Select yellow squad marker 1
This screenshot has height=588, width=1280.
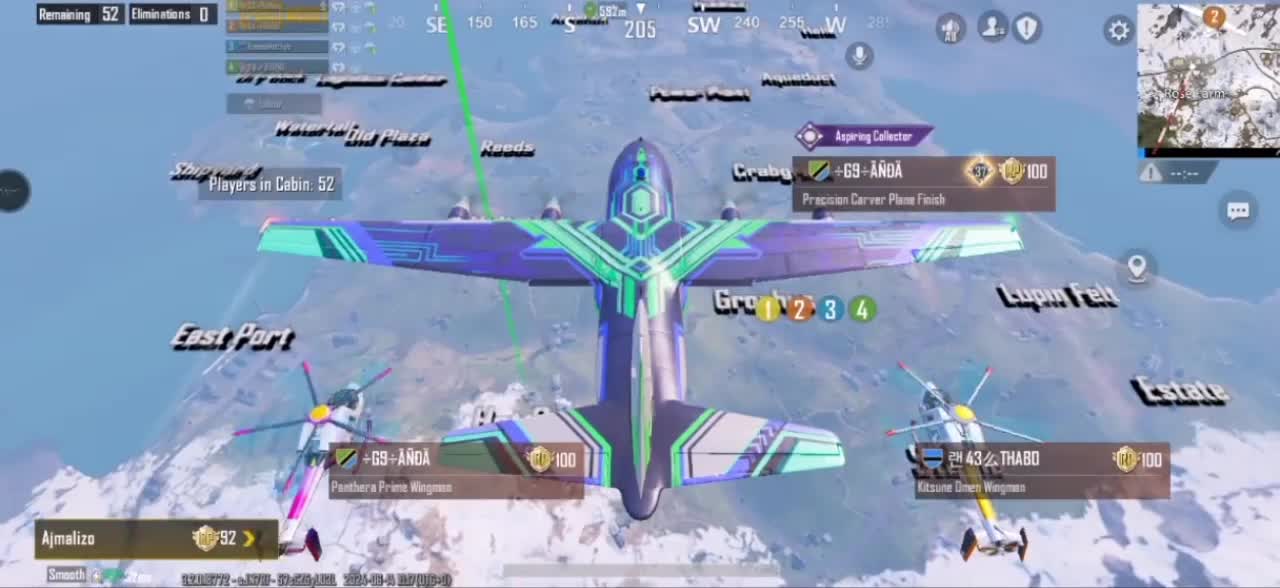tap(768, 309)
